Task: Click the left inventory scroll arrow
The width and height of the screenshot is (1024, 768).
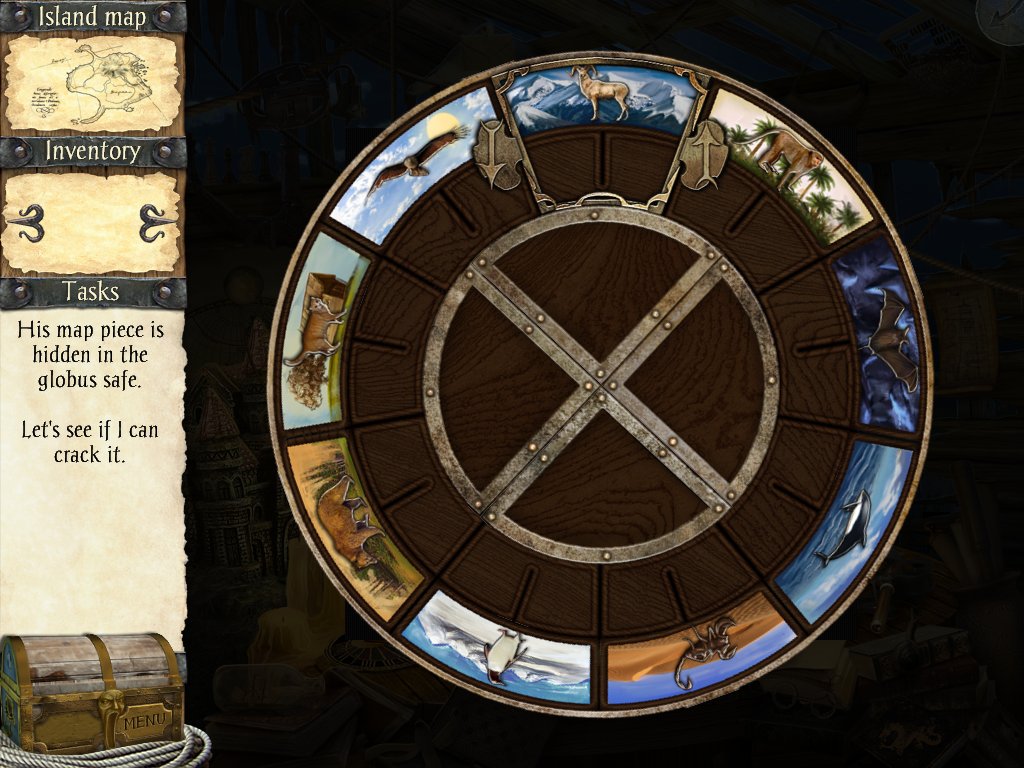Action: 27,223
